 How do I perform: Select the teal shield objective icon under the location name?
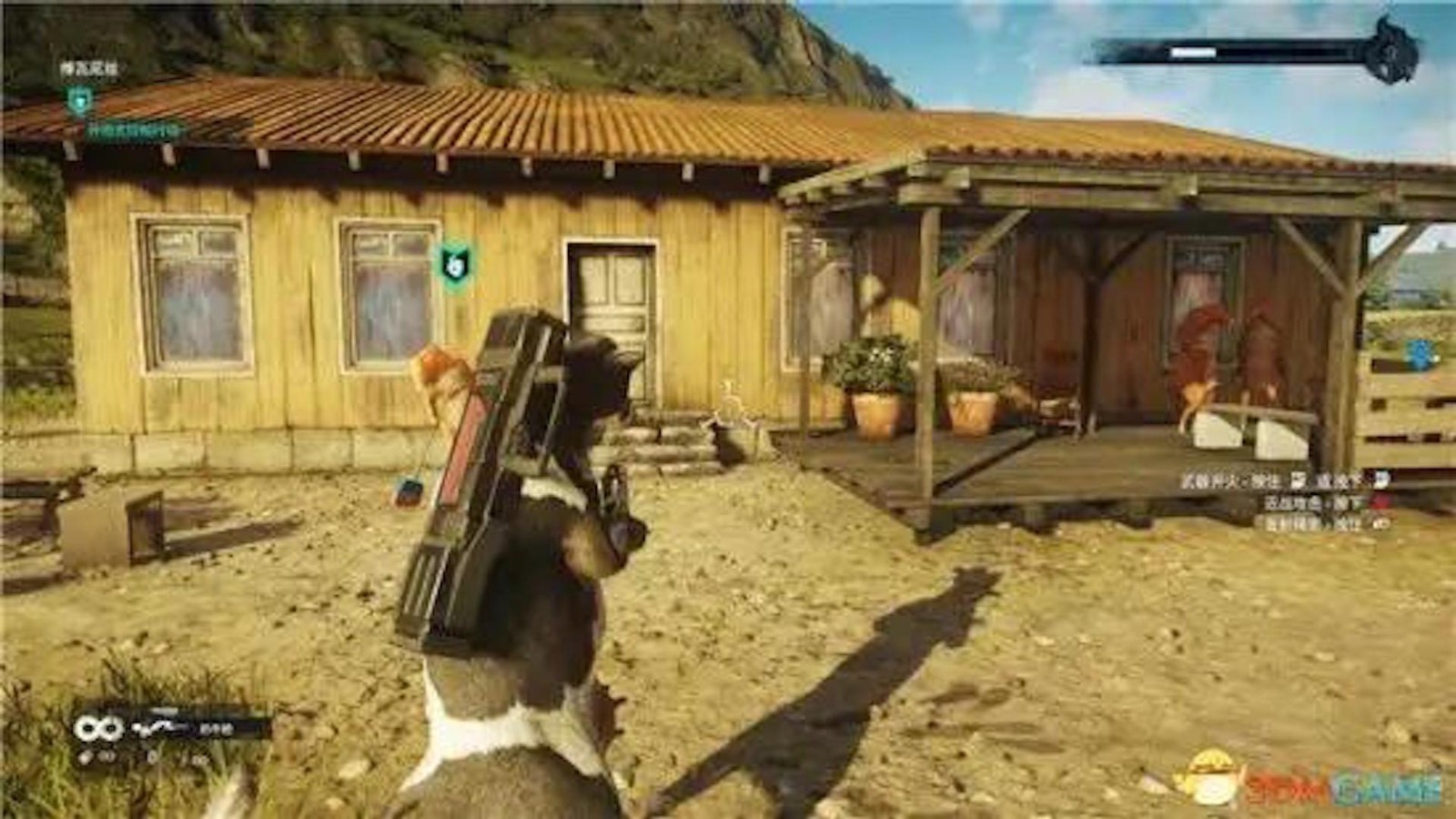click(x=80, y=97)
